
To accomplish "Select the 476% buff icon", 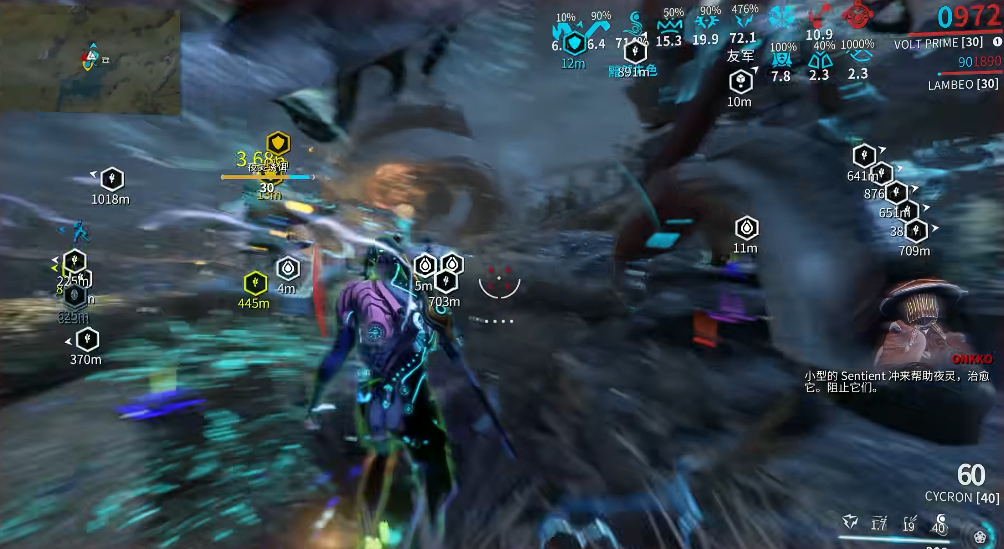I will (744, 21).
